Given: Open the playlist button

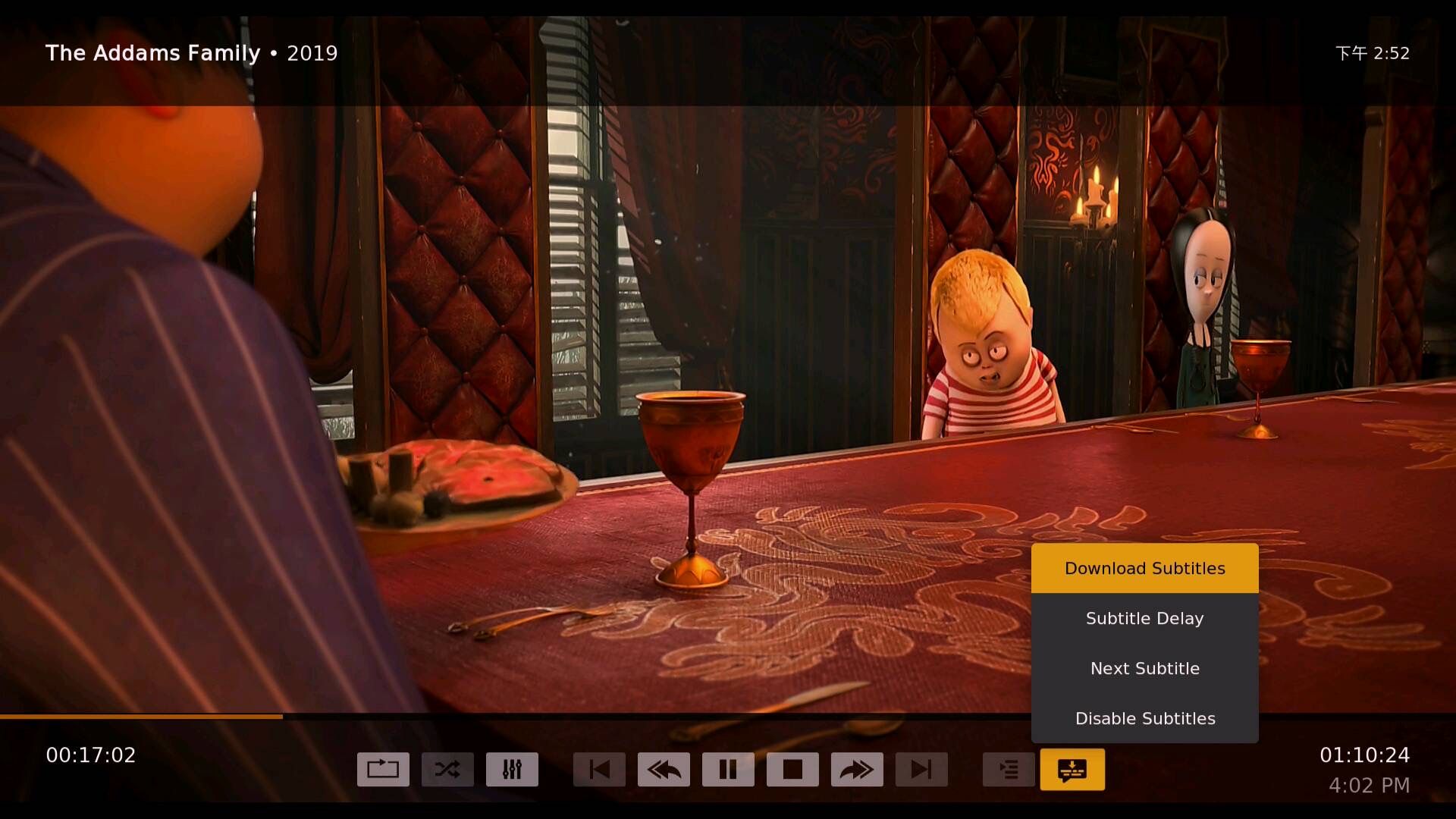Looking at the screenshot, I should (1009, 770).
